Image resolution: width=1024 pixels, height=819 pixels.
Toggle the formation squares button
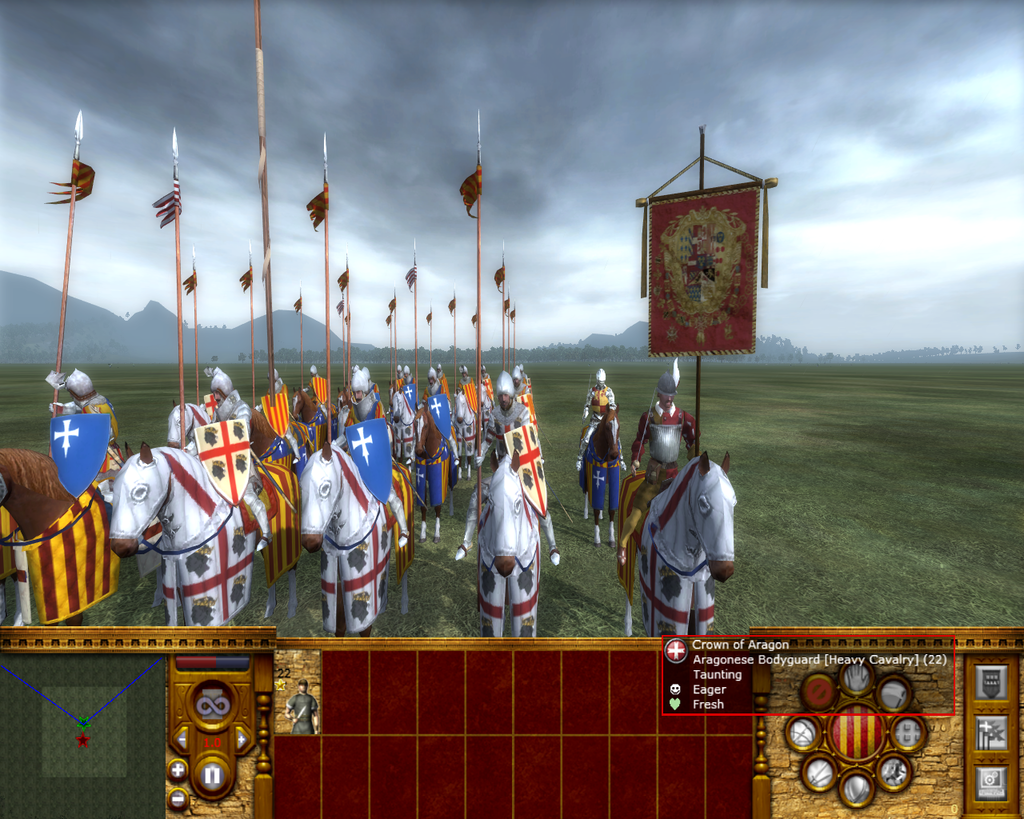tap(907, 733)
